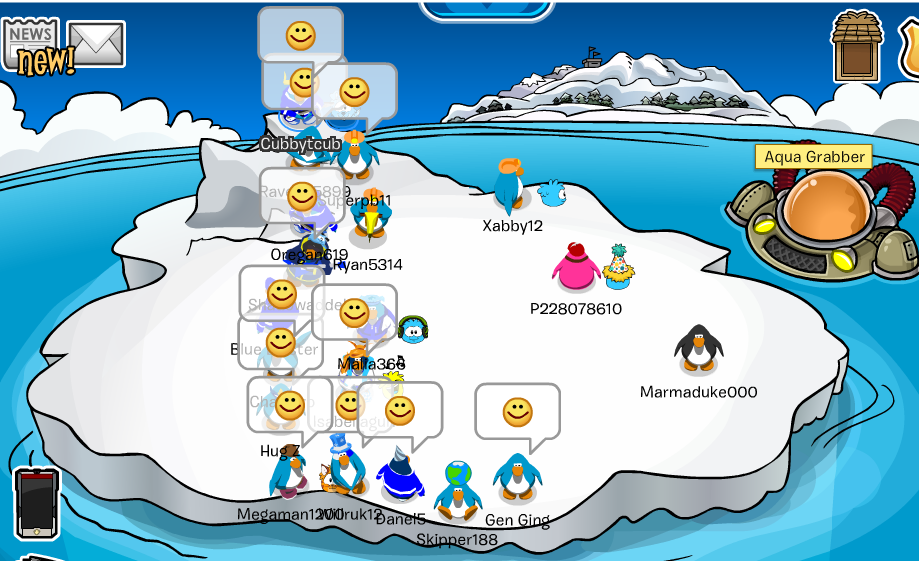The height and width of the screenshot is (561, 919).
Task: Expand the blue tab at top center
Action: click(x=487, y=9)
